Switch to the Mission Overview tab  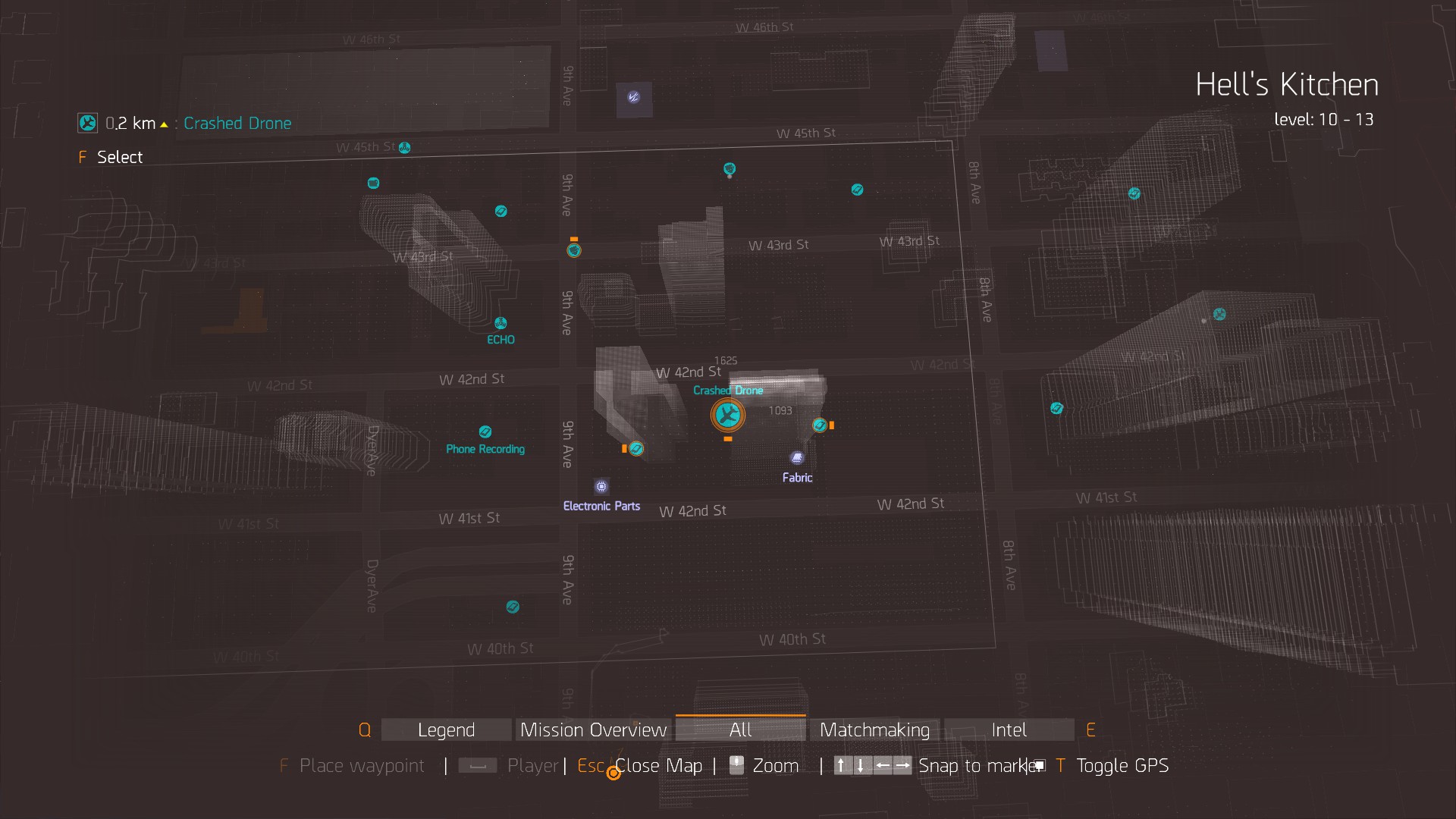coord(593,730)
